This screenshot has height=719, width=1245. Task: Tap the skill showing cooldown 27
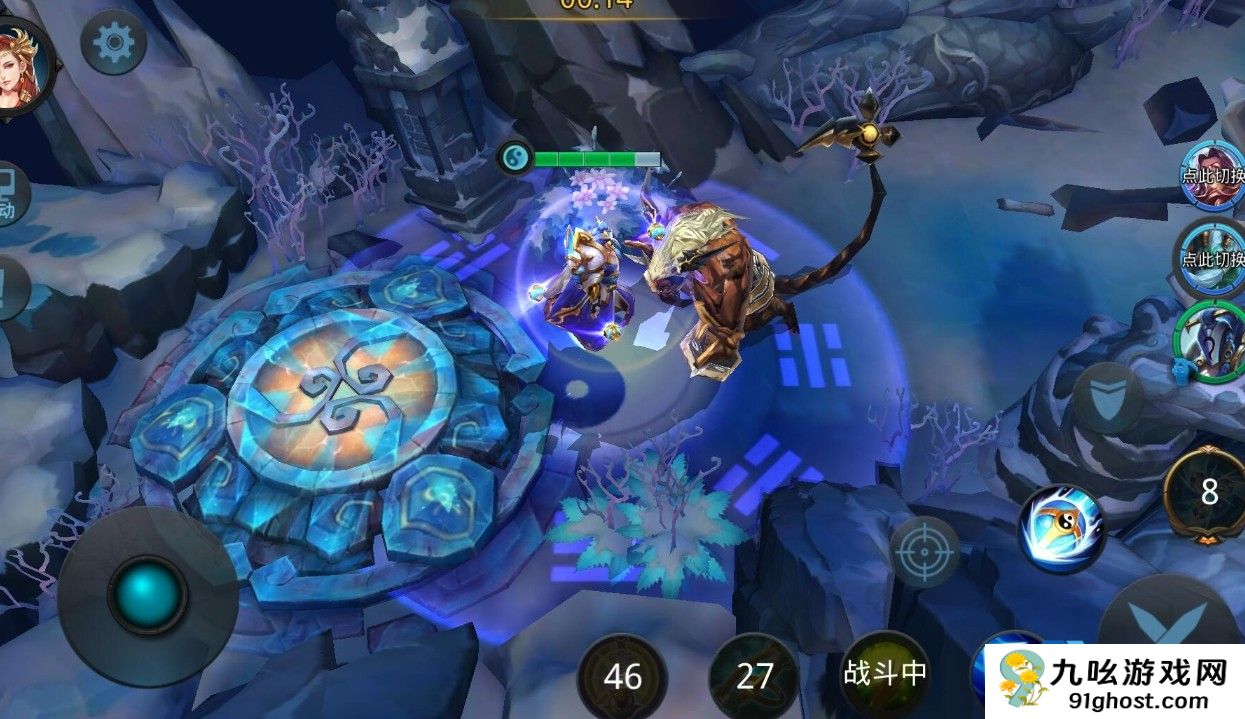coord(754,676)
